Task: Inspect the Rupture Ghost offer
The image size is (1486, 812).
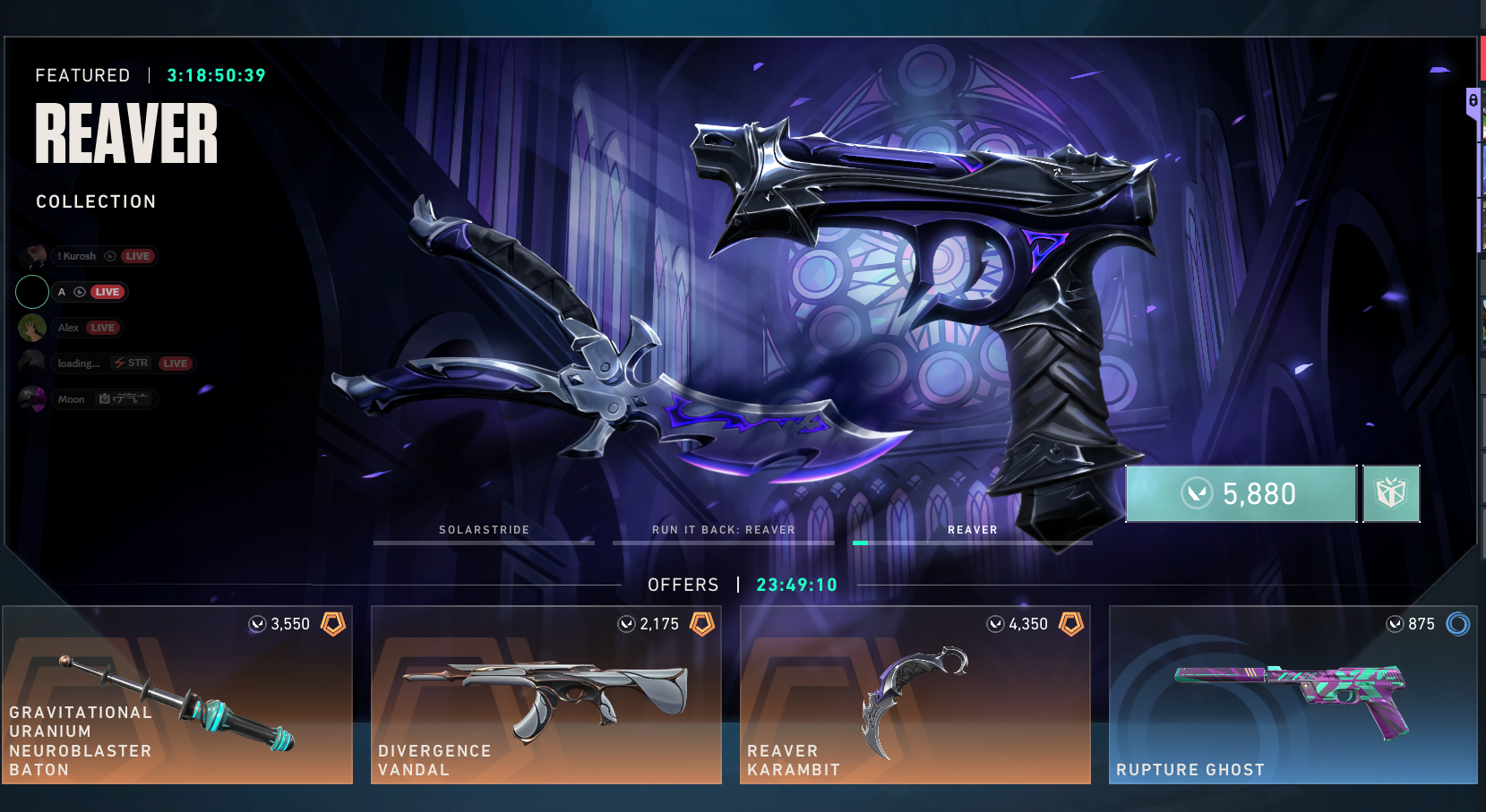Action: [1293, 695]
